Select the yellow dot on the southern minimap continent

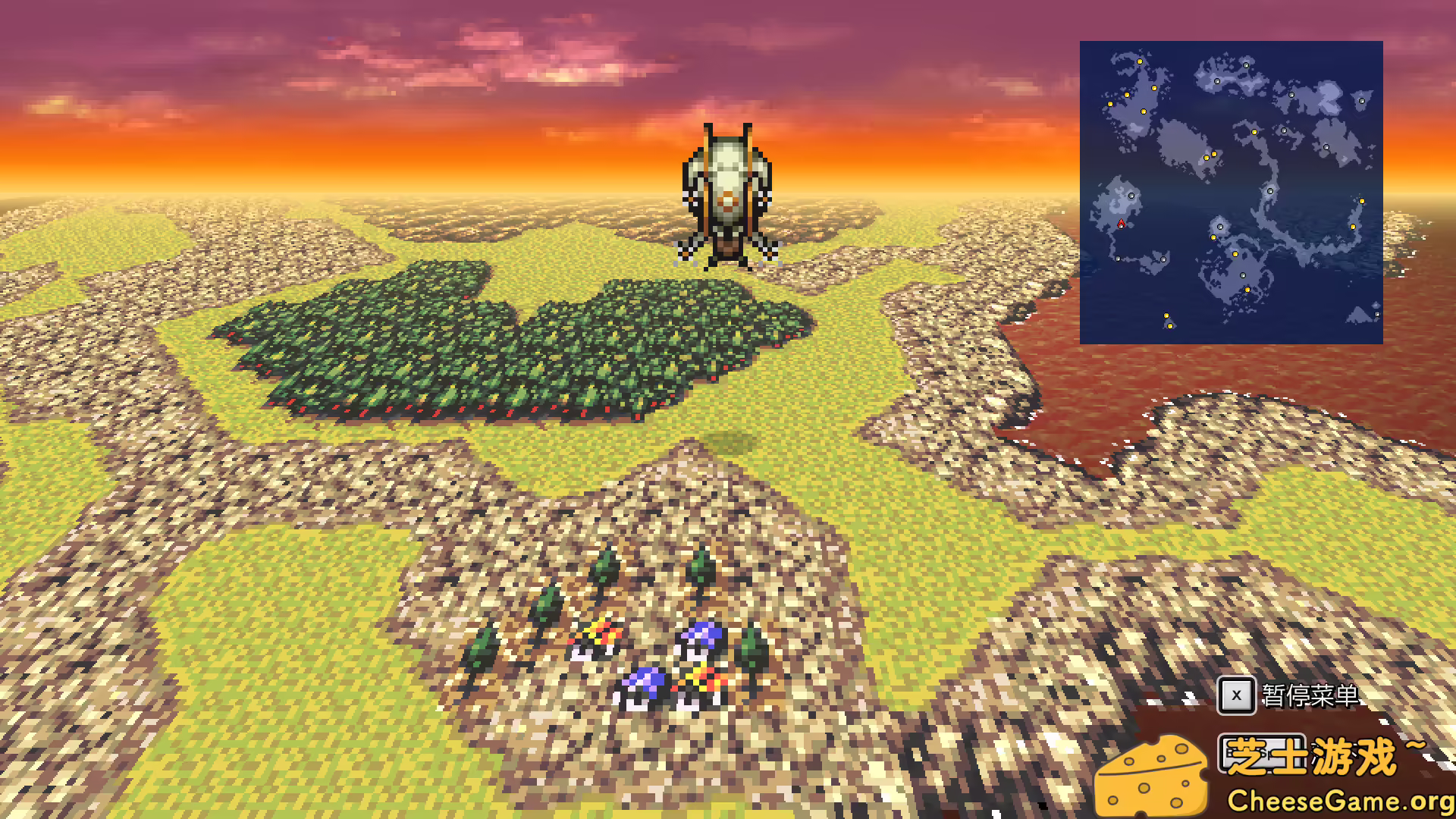[x=1247, y=290]
